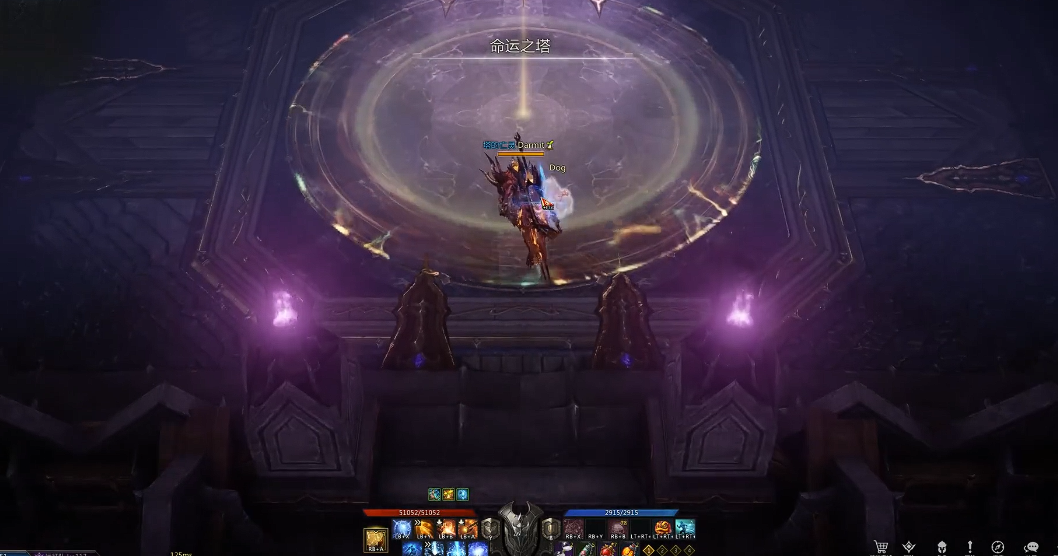Open the speech bubble chat icon
Image resolution: width=1058 pixels, height=556 pixels.
tap(1031, 547)
